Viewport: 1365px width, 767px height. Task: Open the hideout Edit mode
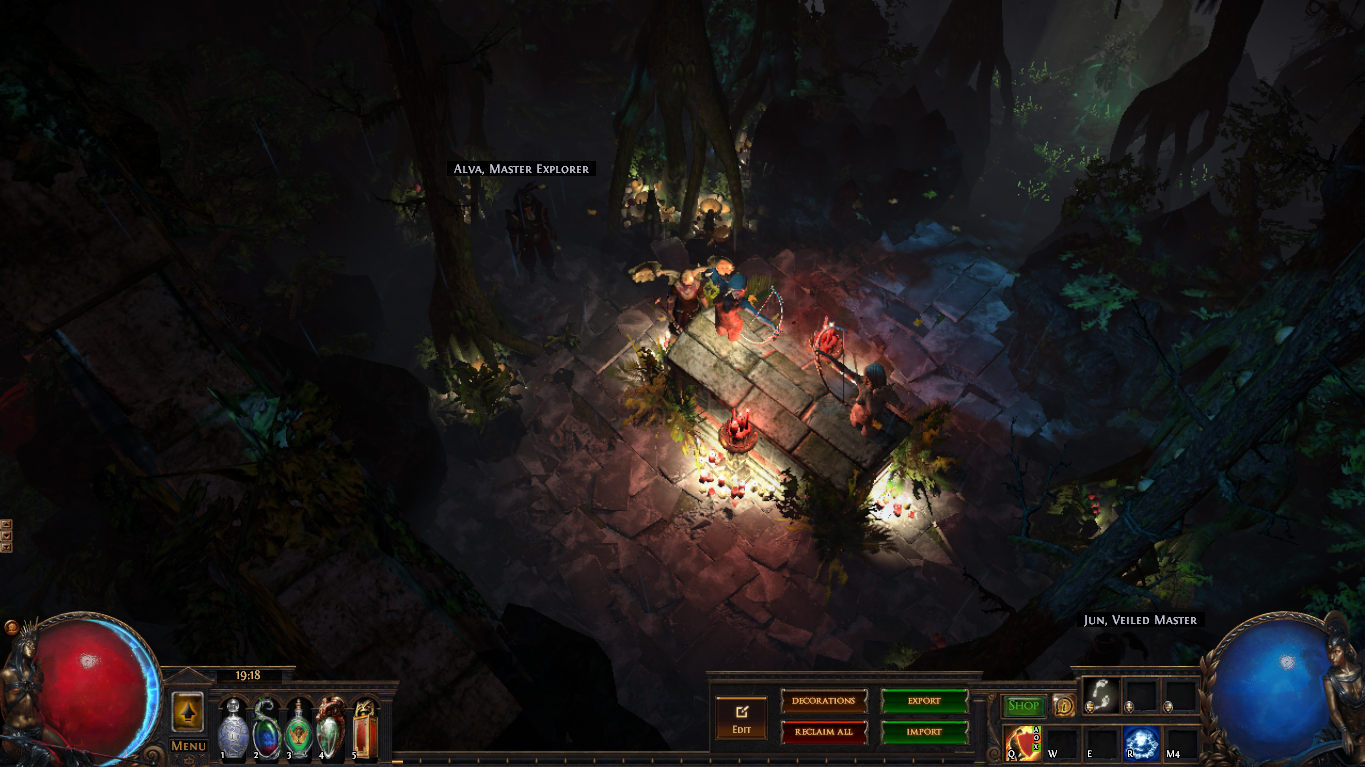pyautogui.click(x=741, y=717)
